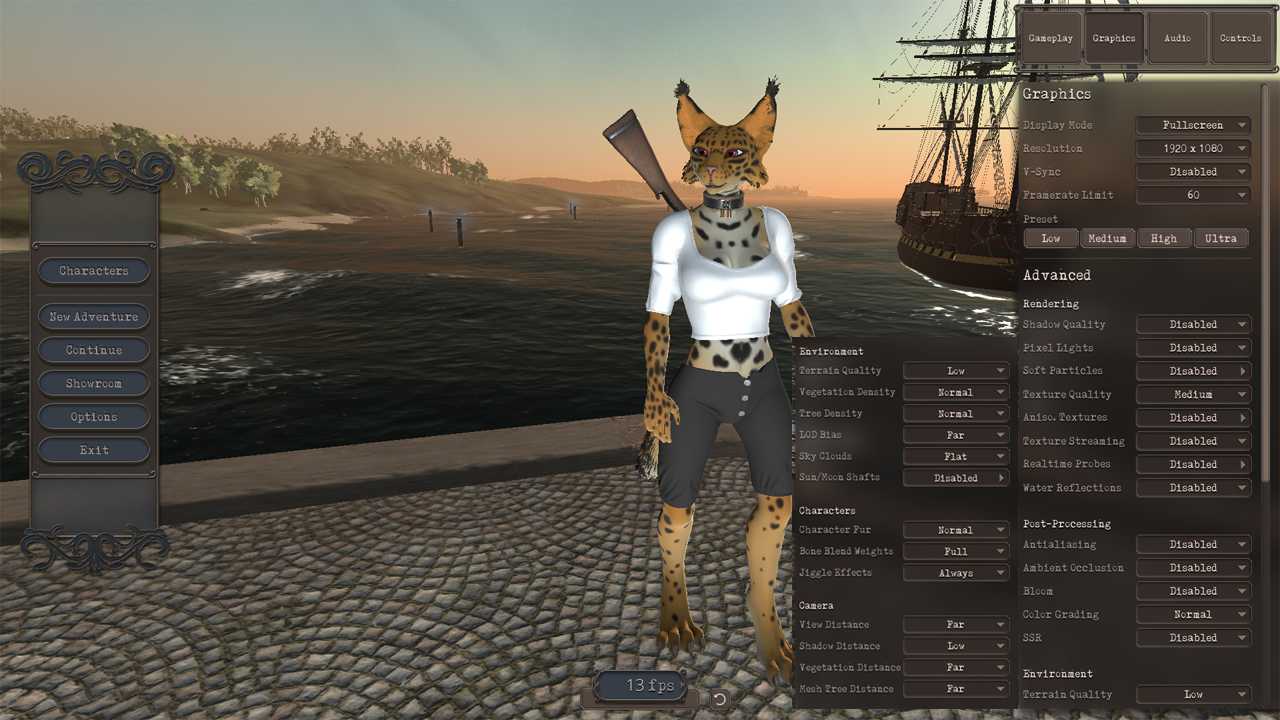Open the Character Fur dropdown
Screen dimensions: 1280x720
point(956,530)
